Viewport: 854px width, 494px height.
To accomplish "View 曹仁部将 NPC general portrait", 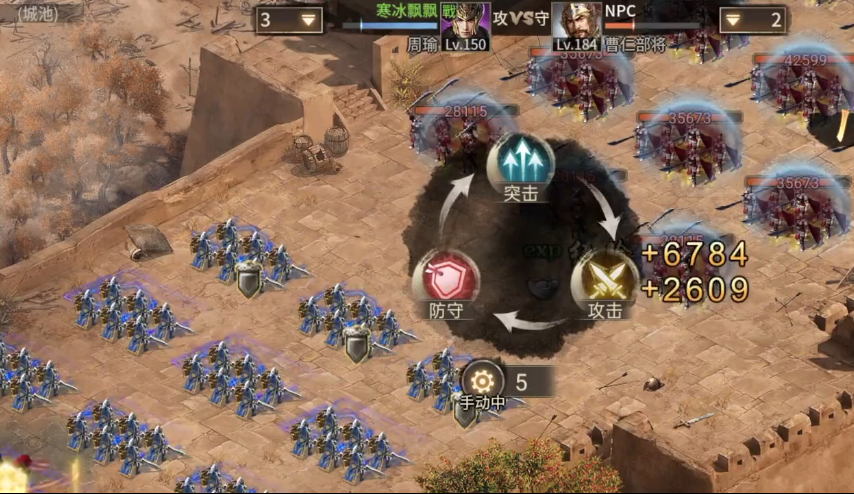I will tap(577, 23).
